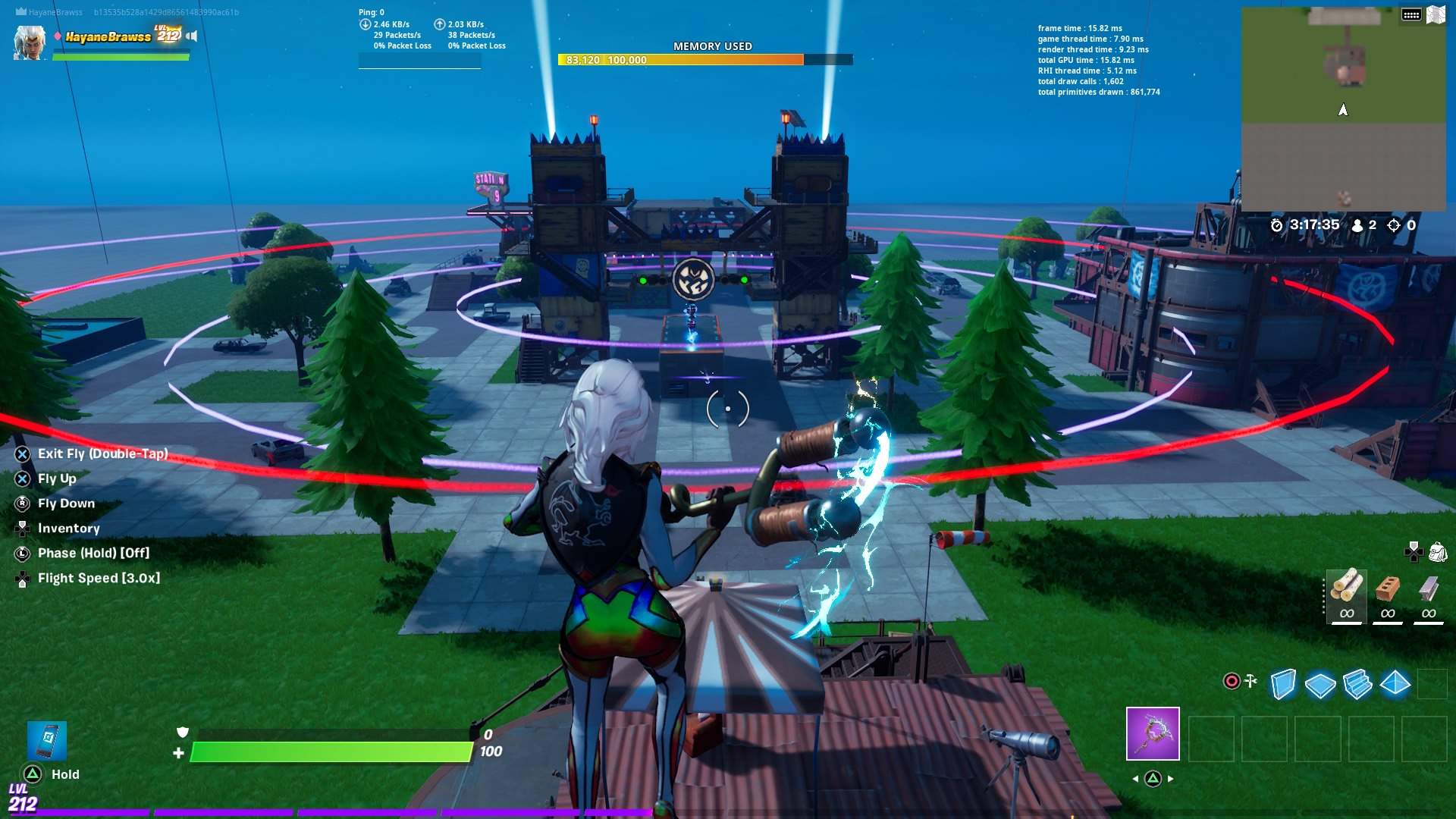This screenshot has width=1456, height=819.
Task: Mute the voice chat speaker icon
Action: point(193,35)
